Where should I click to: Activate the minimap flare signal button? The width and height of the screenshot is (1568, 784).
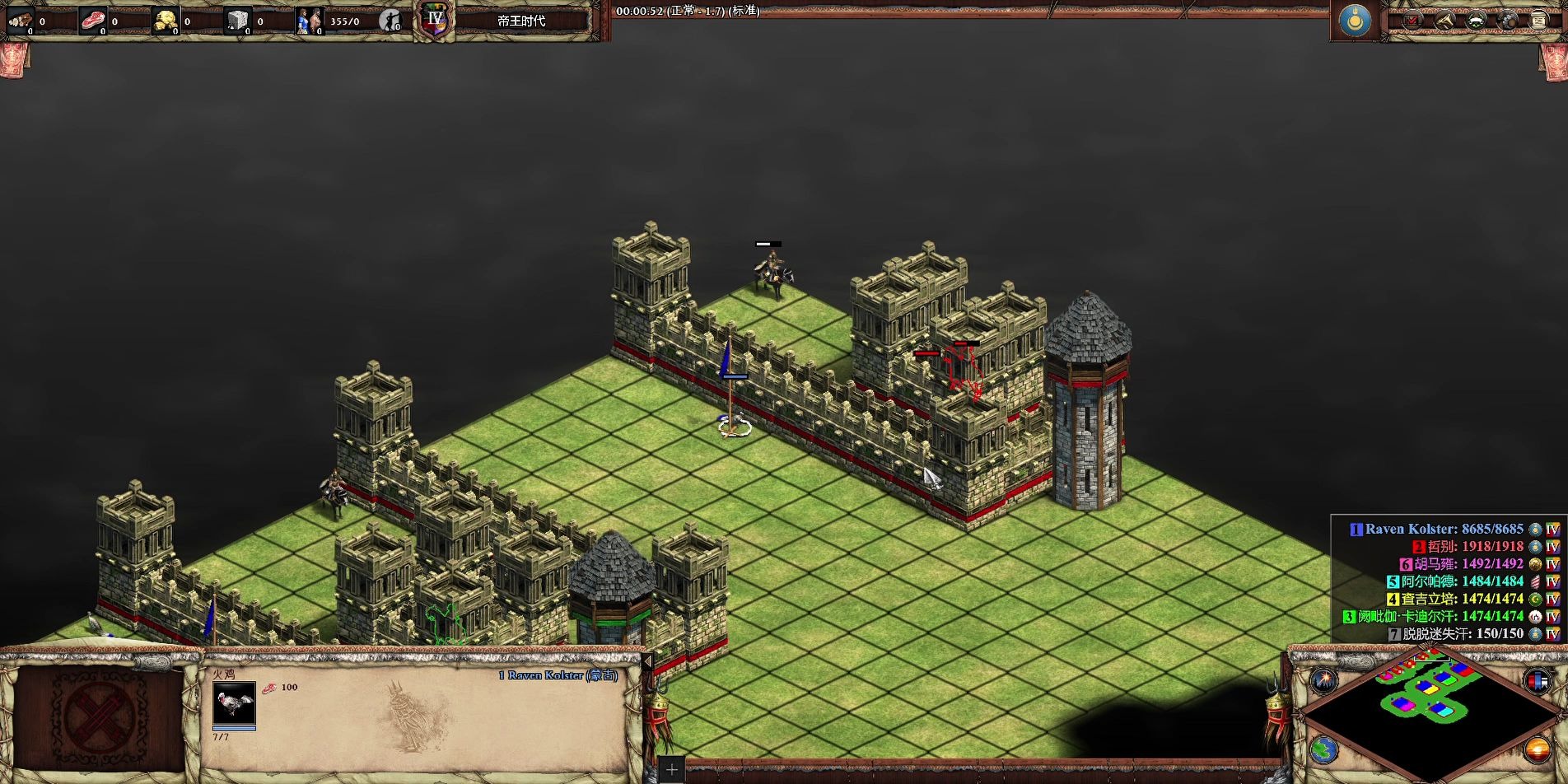click(x=1323, y=680)
